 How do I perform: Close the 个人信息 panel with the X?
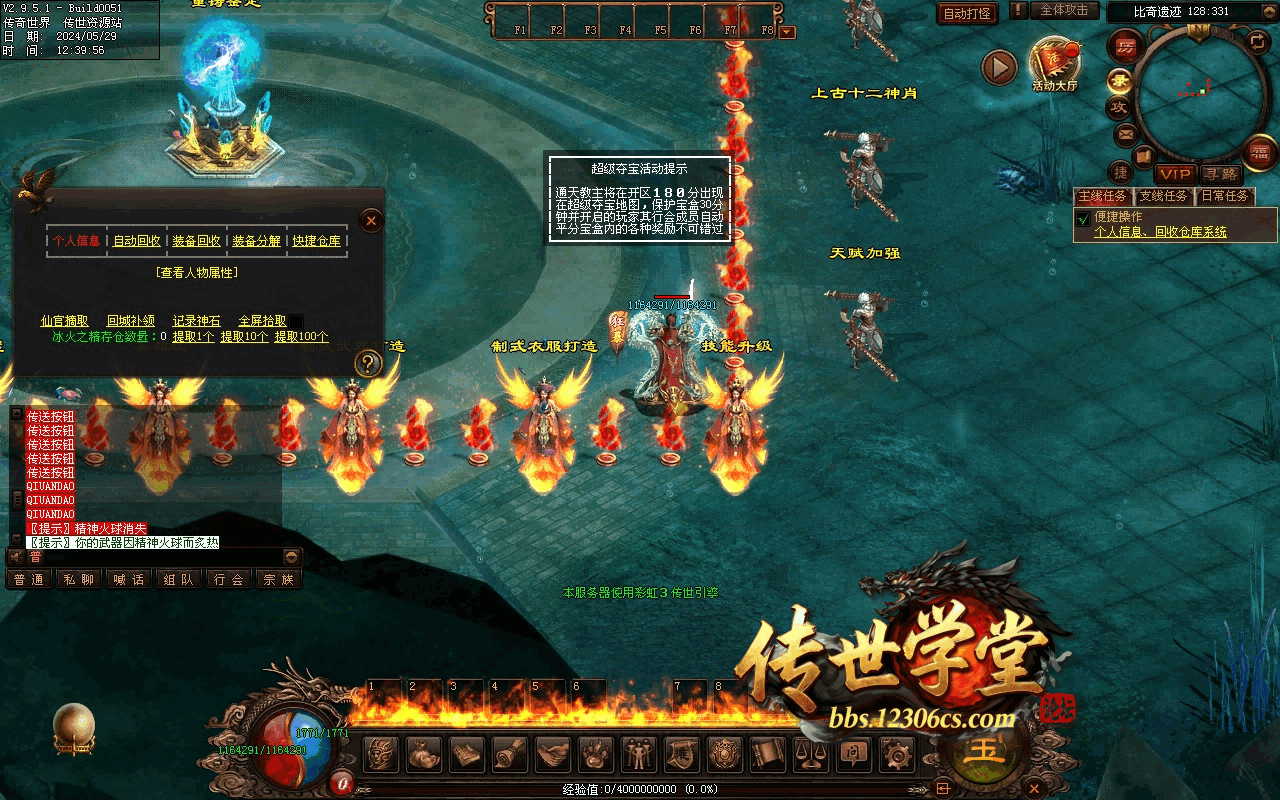pos(371,220)
